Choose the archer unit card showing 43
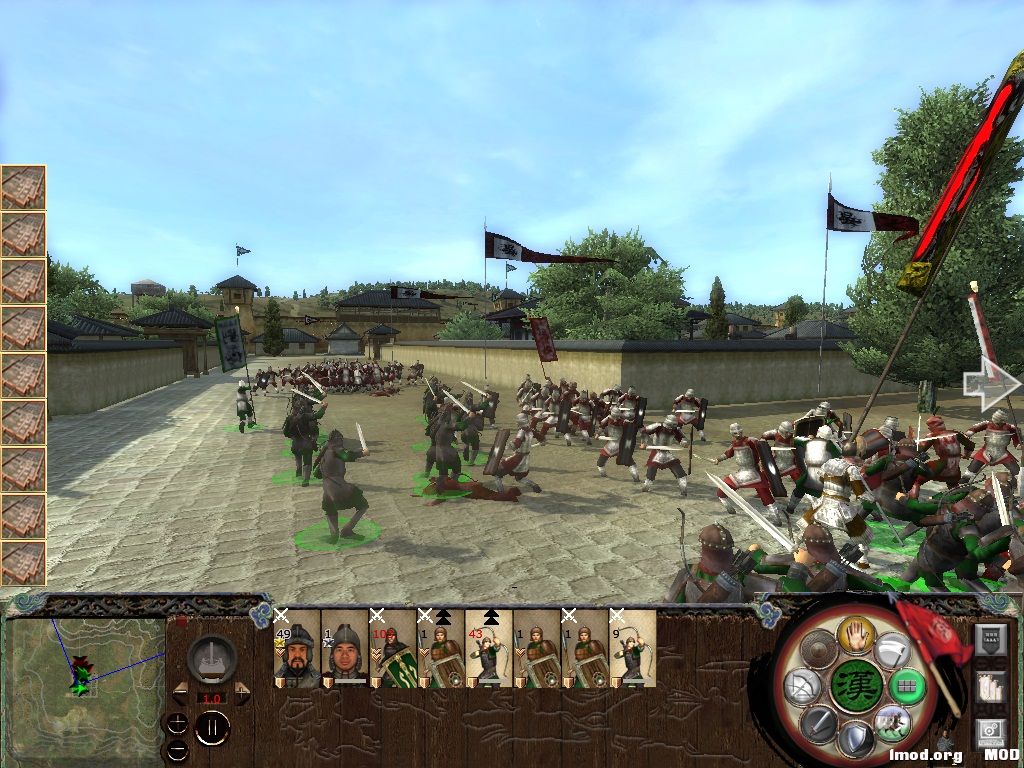 [489, 649]
